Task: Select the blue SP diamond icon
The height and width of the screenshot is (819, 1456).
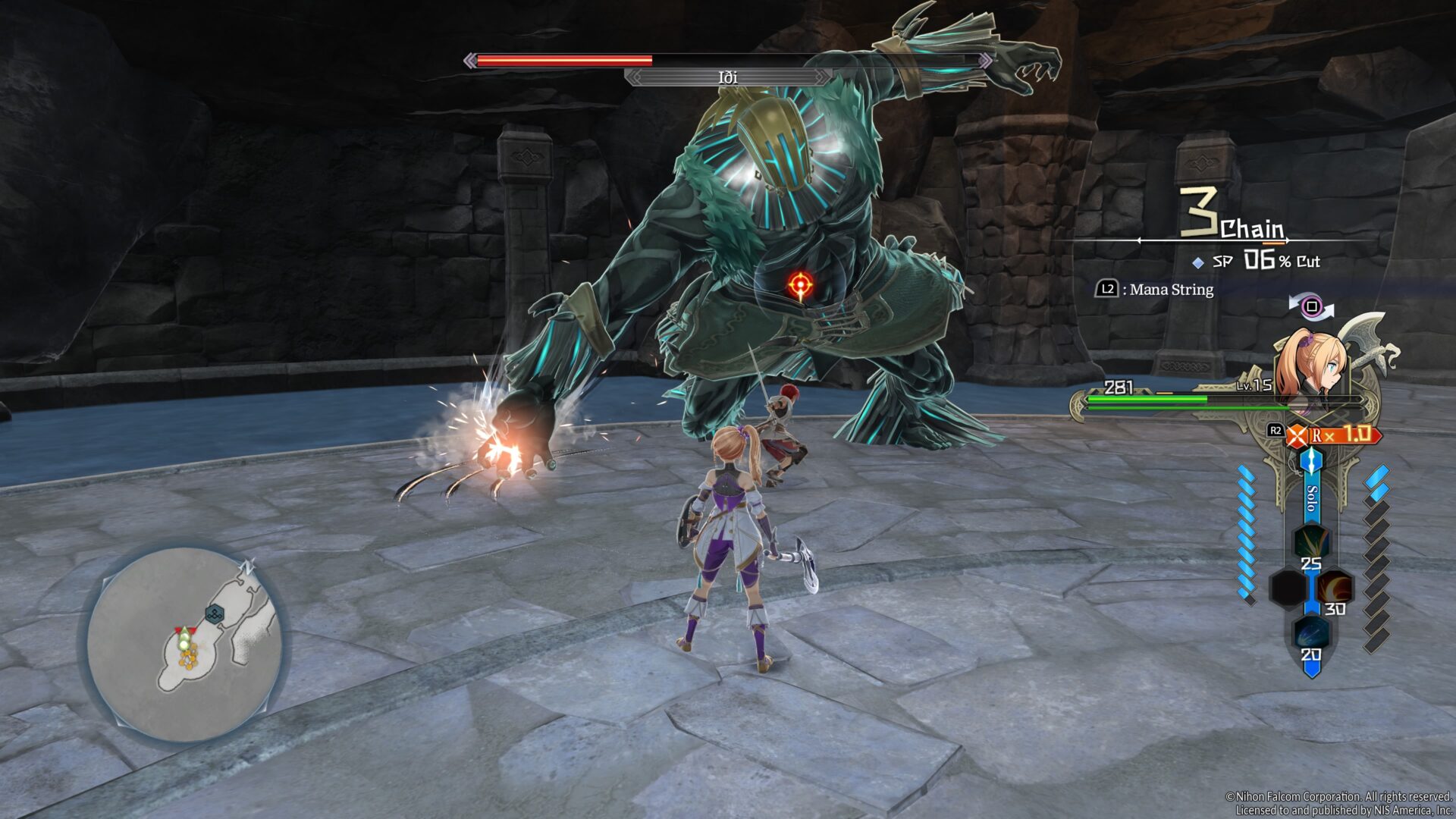Action: [x=1197, y=262]
